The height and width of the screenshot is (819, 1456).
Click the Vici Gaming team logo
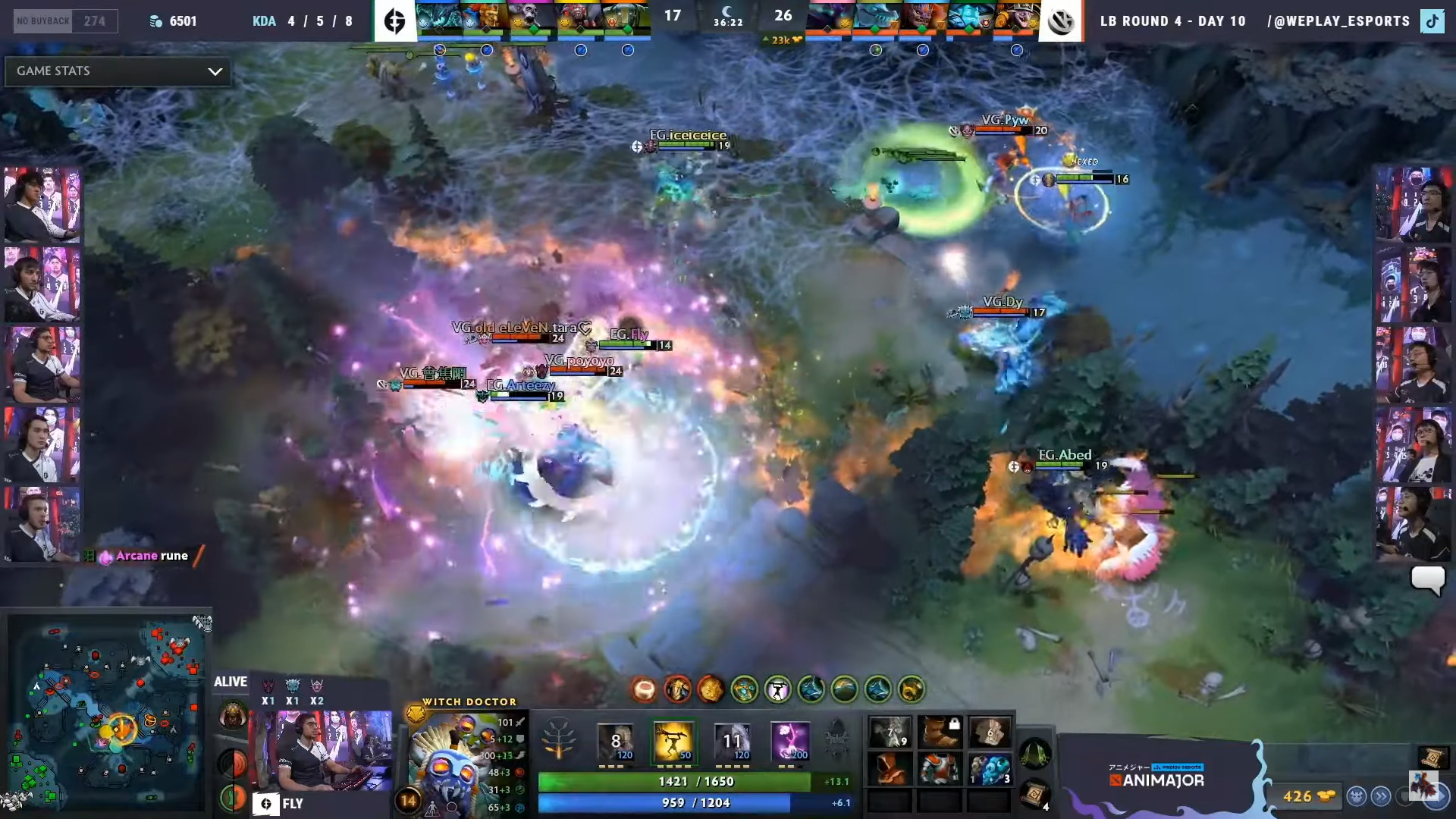click(x=1060, y=20)
